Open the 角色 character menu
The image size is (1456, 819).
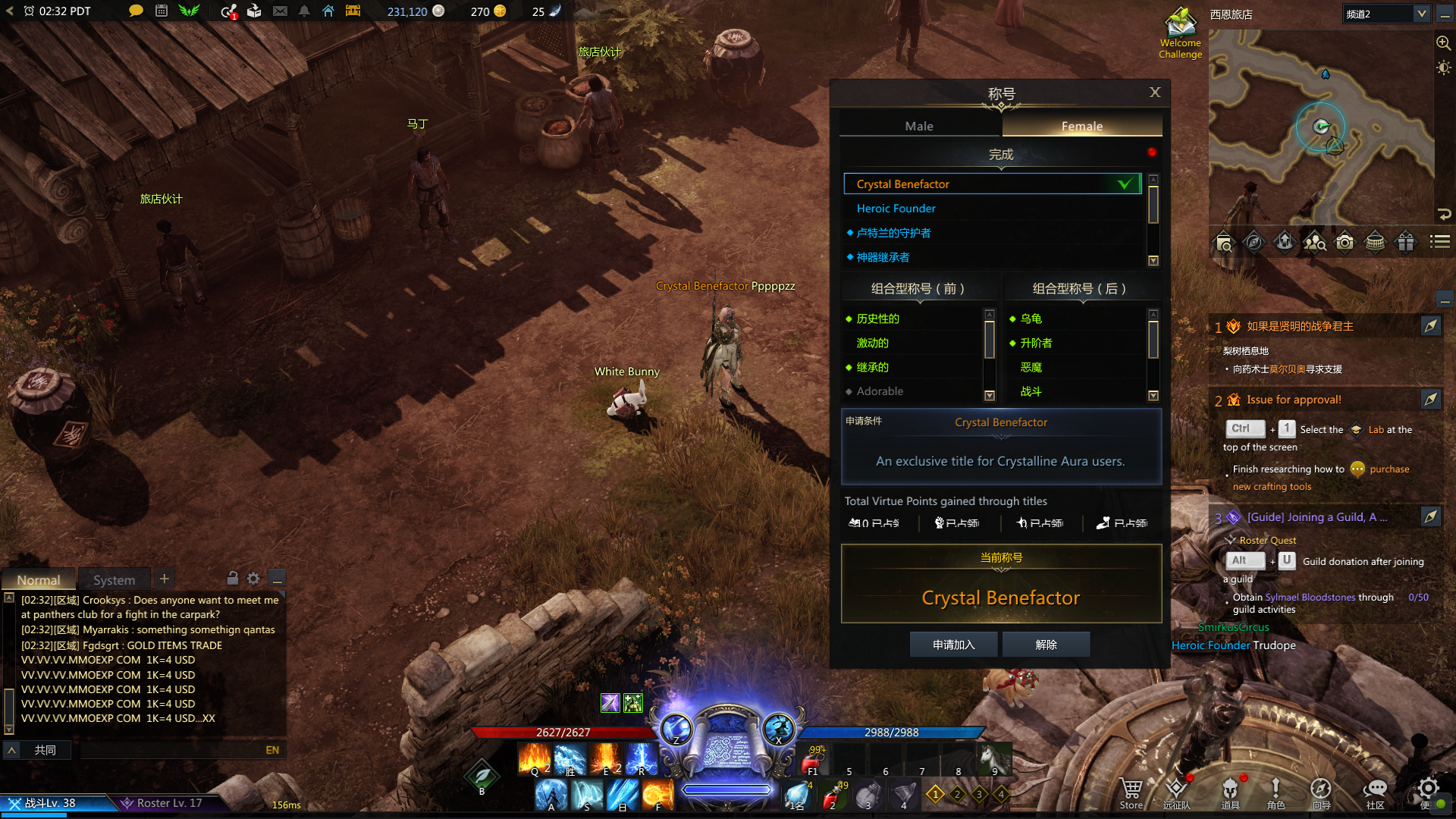click(1276, 792)
